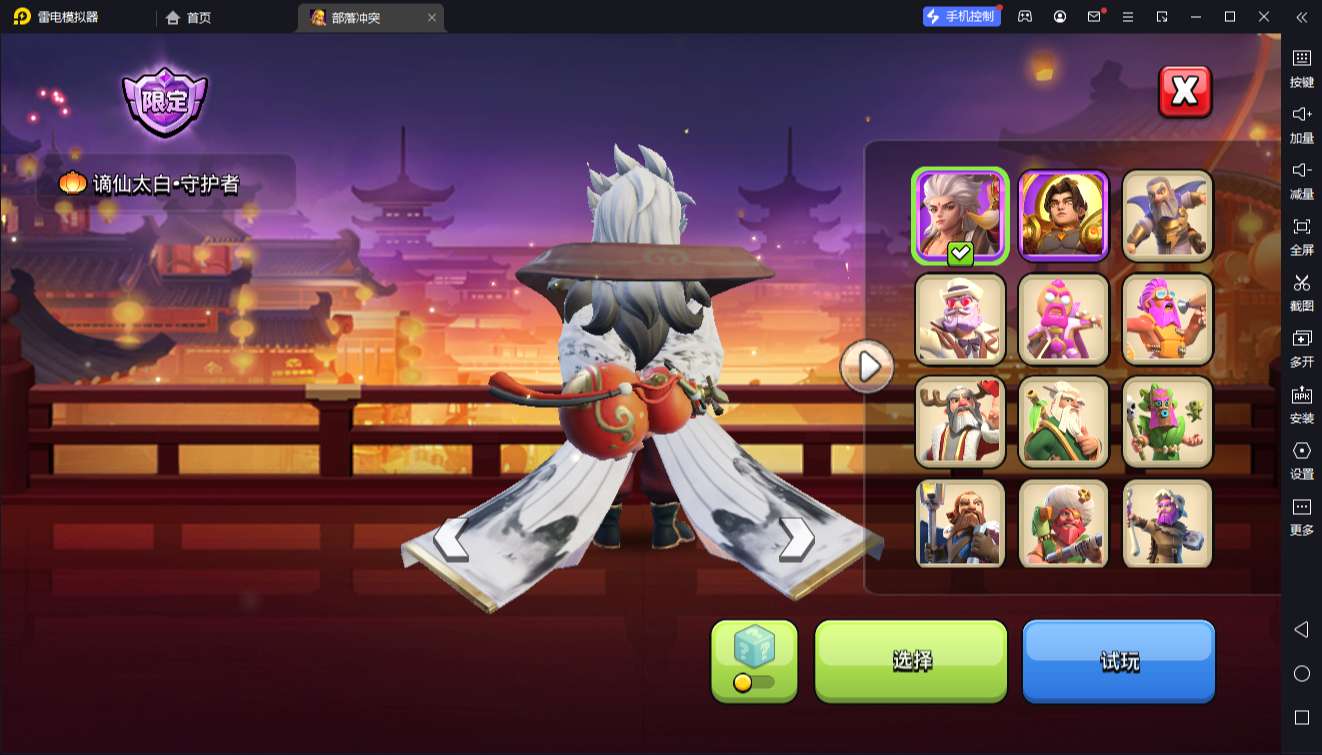Click the green checkmark on selected skin

coord(958,253)
